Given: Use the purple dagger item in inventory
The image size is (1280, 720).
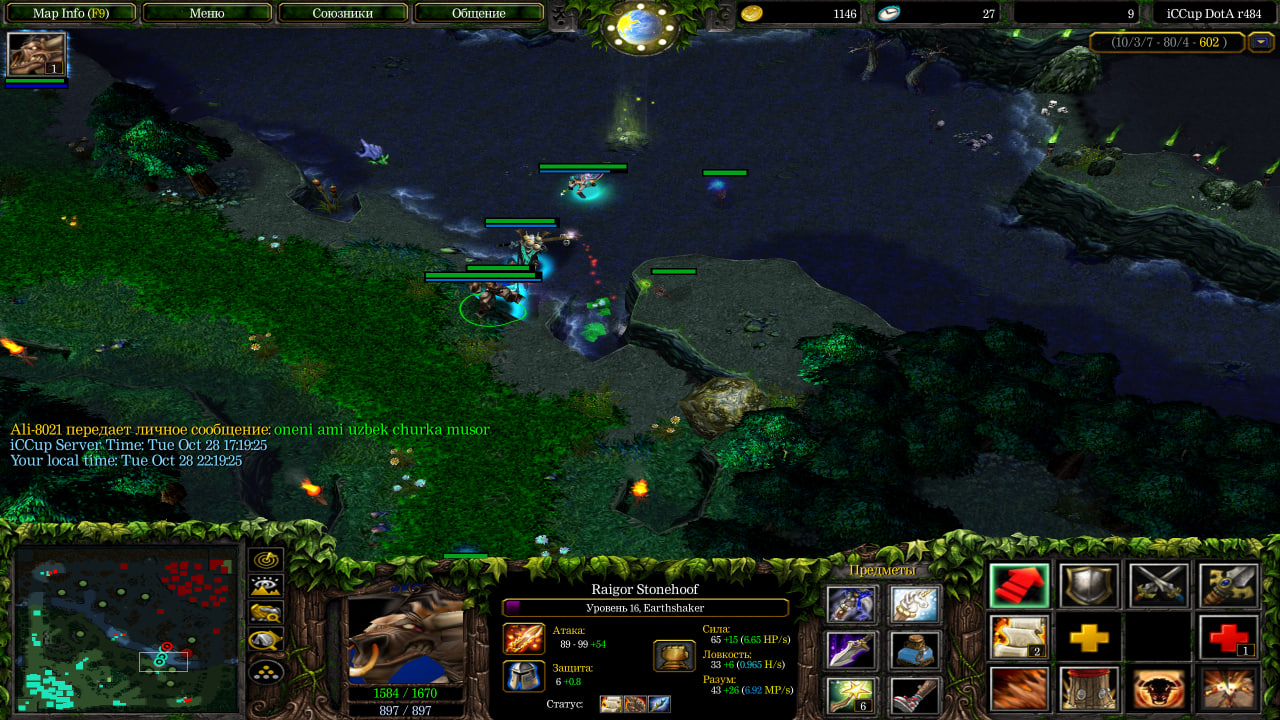Looking at the screenshot, I should tap(851, 650).
